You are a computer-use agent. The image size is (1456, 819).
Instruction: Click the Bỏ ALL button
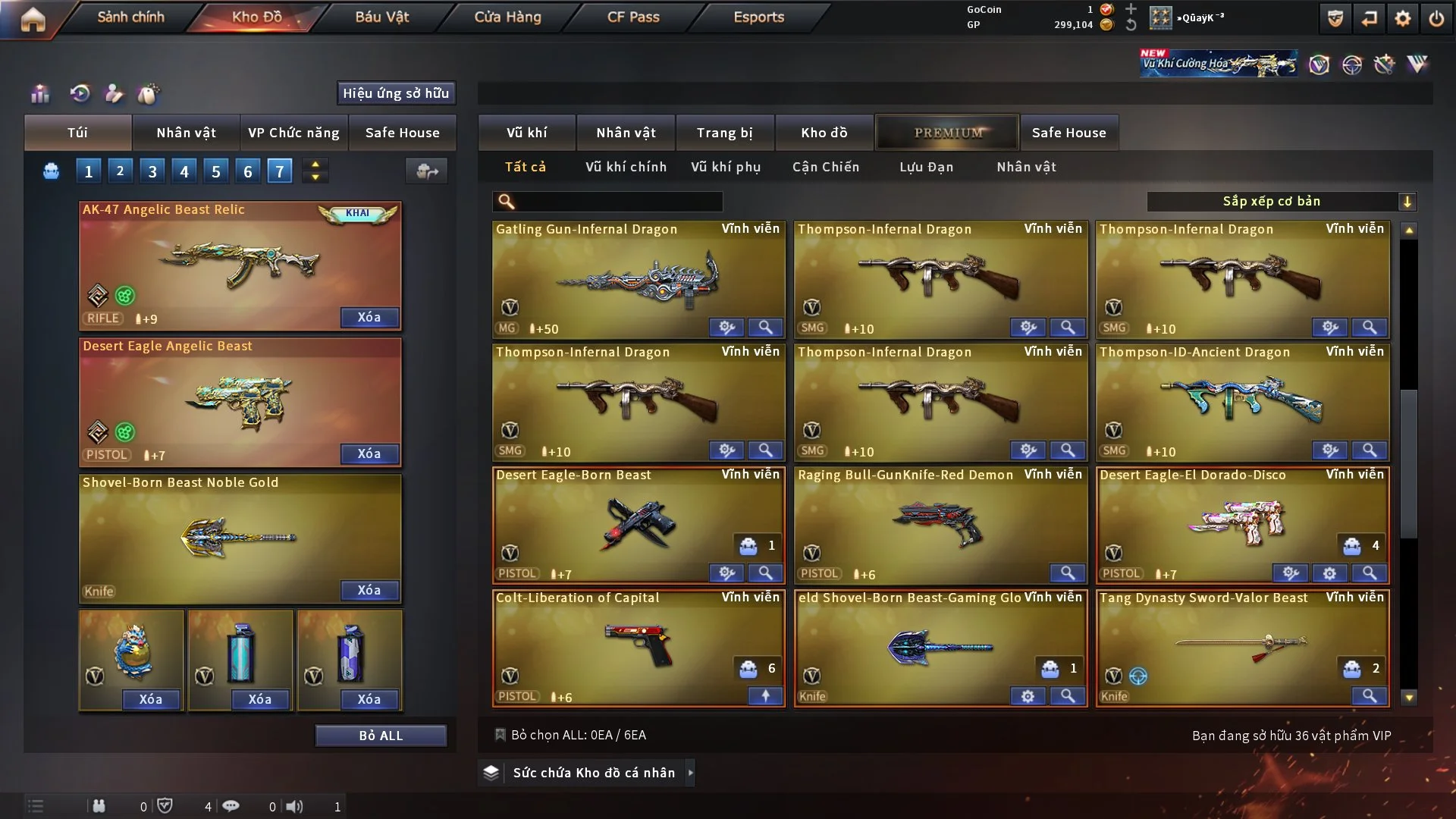click(381, 736)
